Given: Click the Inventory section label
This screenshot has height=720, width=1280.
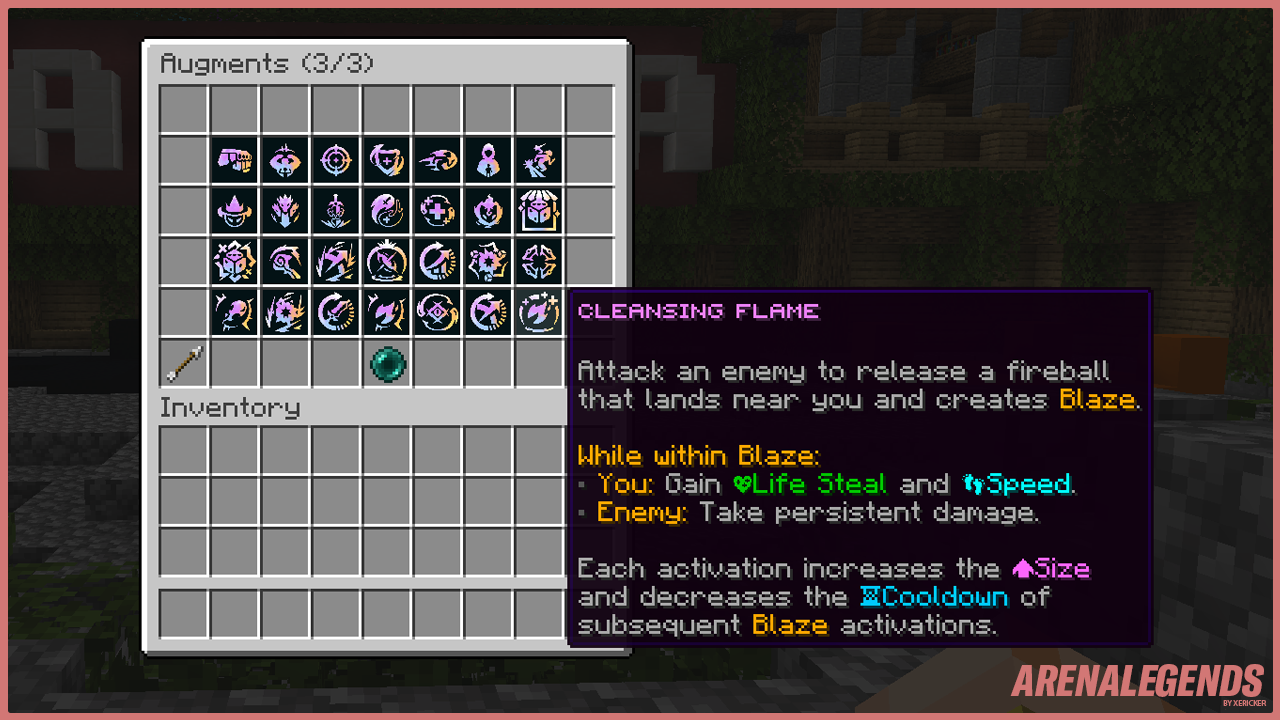Looking at the screenshot, I should (230, 408).
